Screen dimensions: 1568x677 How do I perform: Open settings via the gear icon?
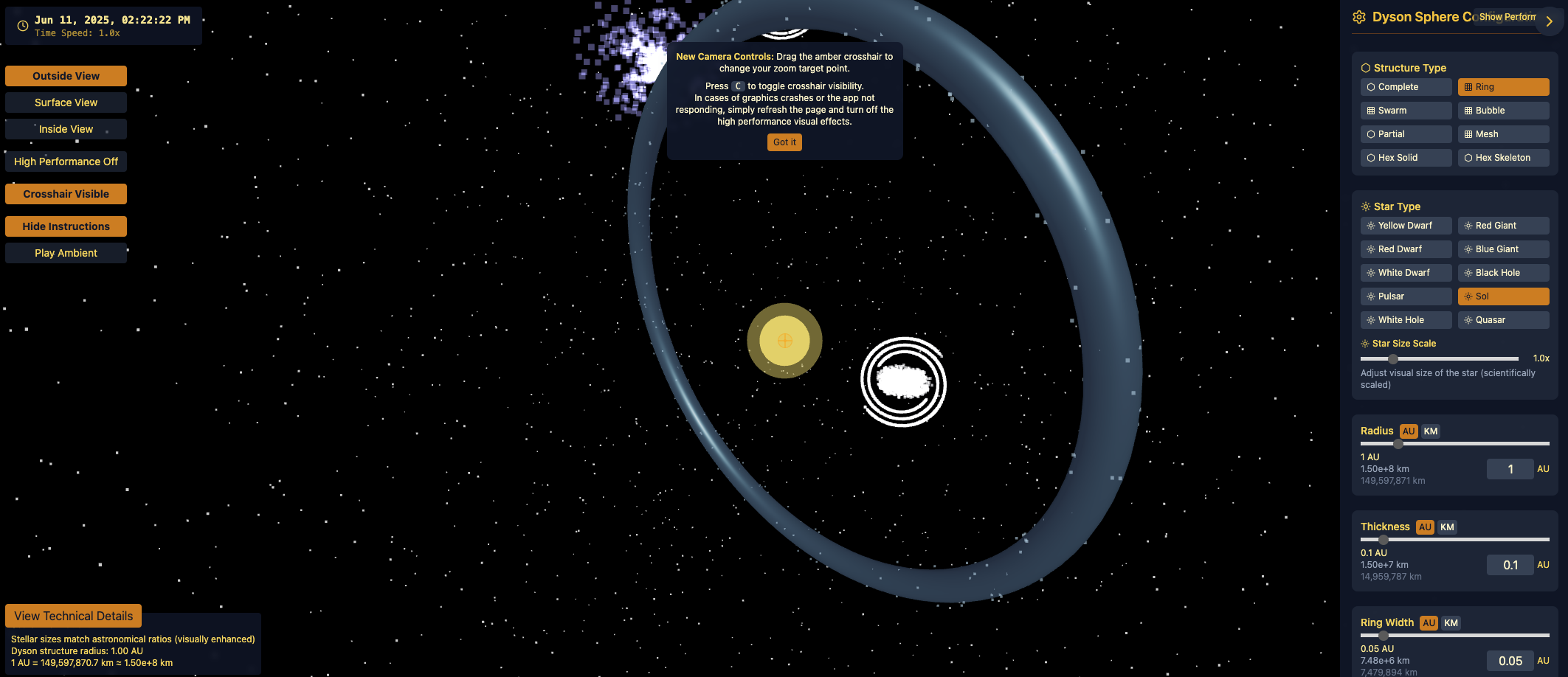coord(1360,17)
